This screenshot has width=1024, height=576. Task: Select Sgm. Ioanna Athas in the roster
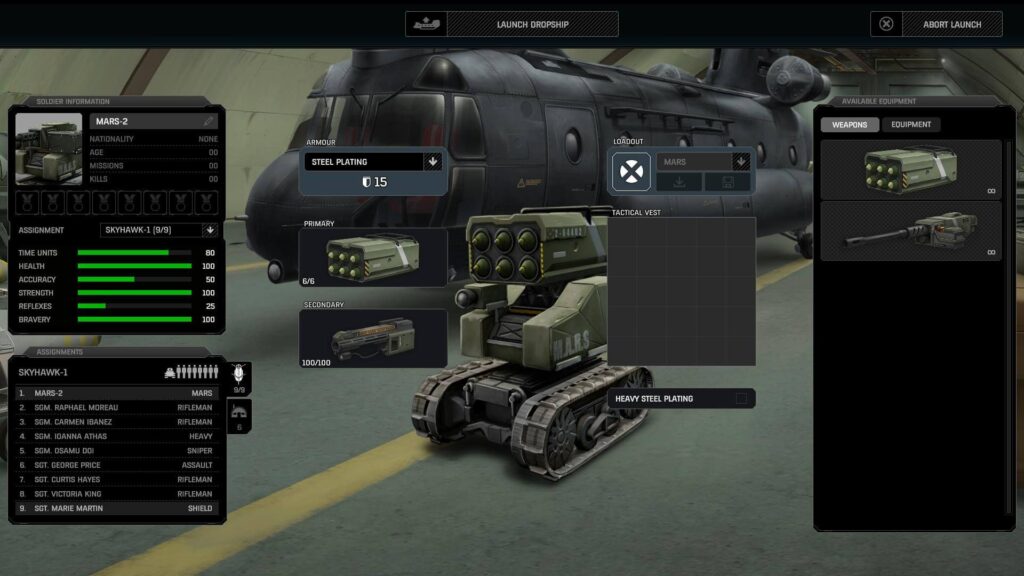(116, 436)
